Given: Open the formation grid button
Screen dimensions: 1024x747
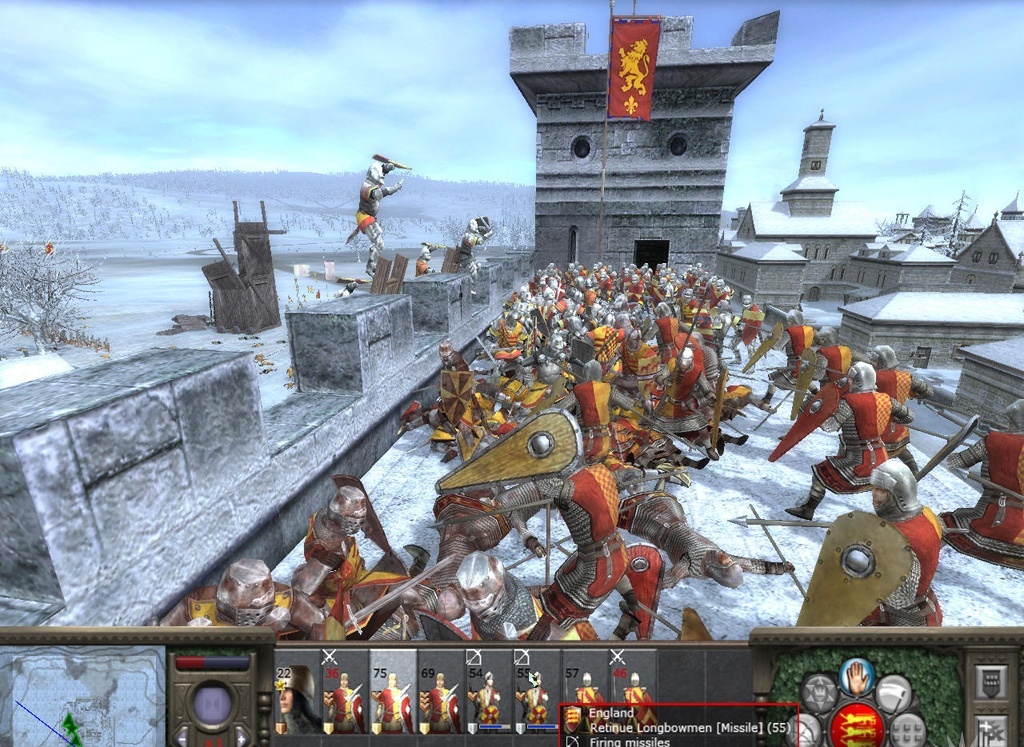Looking at the screenshot, I should [907, 730].
